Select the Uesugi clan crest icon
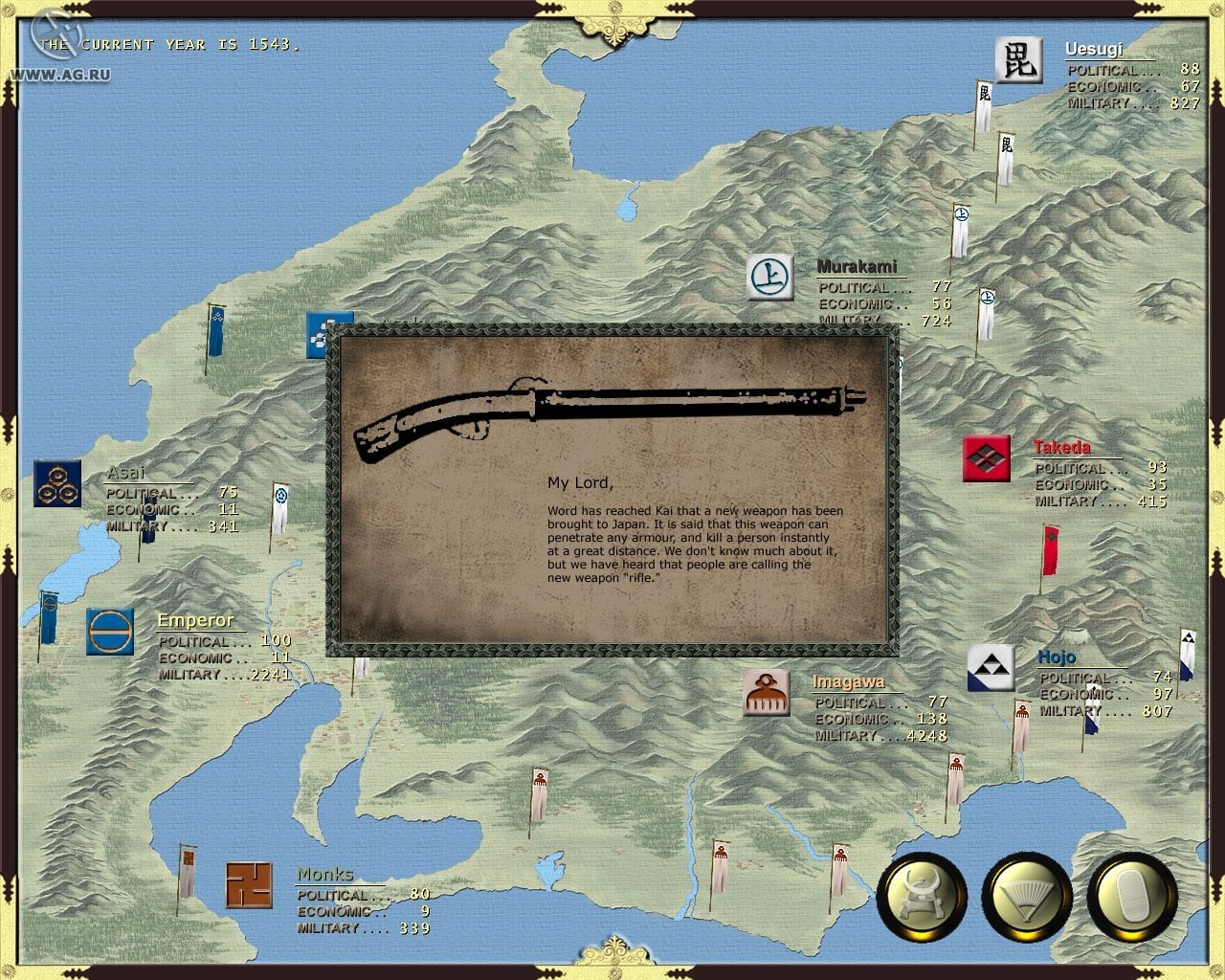Viewport: 1225px width, 980px height. coord(1017,60)
